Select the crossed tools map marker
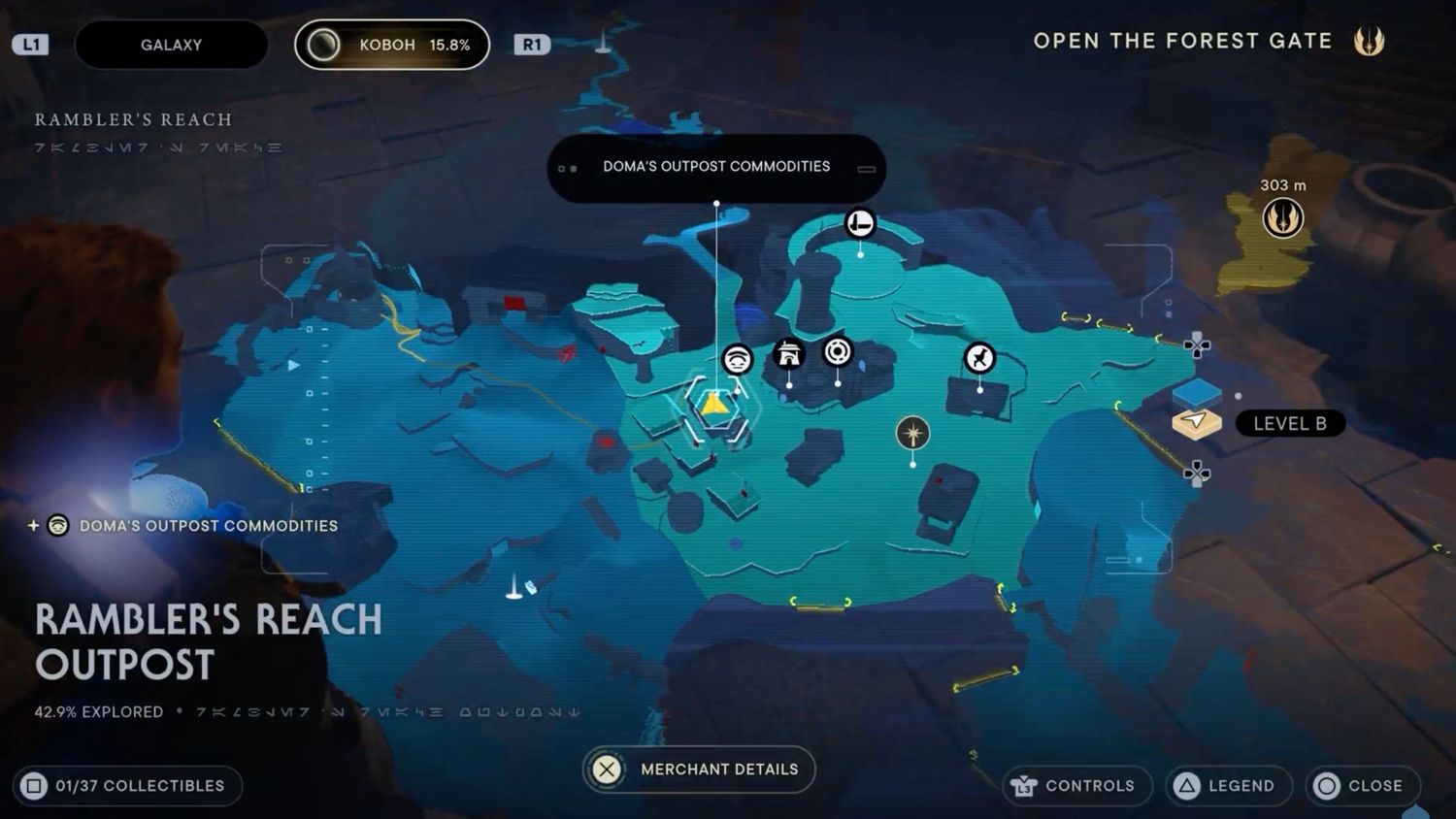1456x819 pixels. pos(979,358)
